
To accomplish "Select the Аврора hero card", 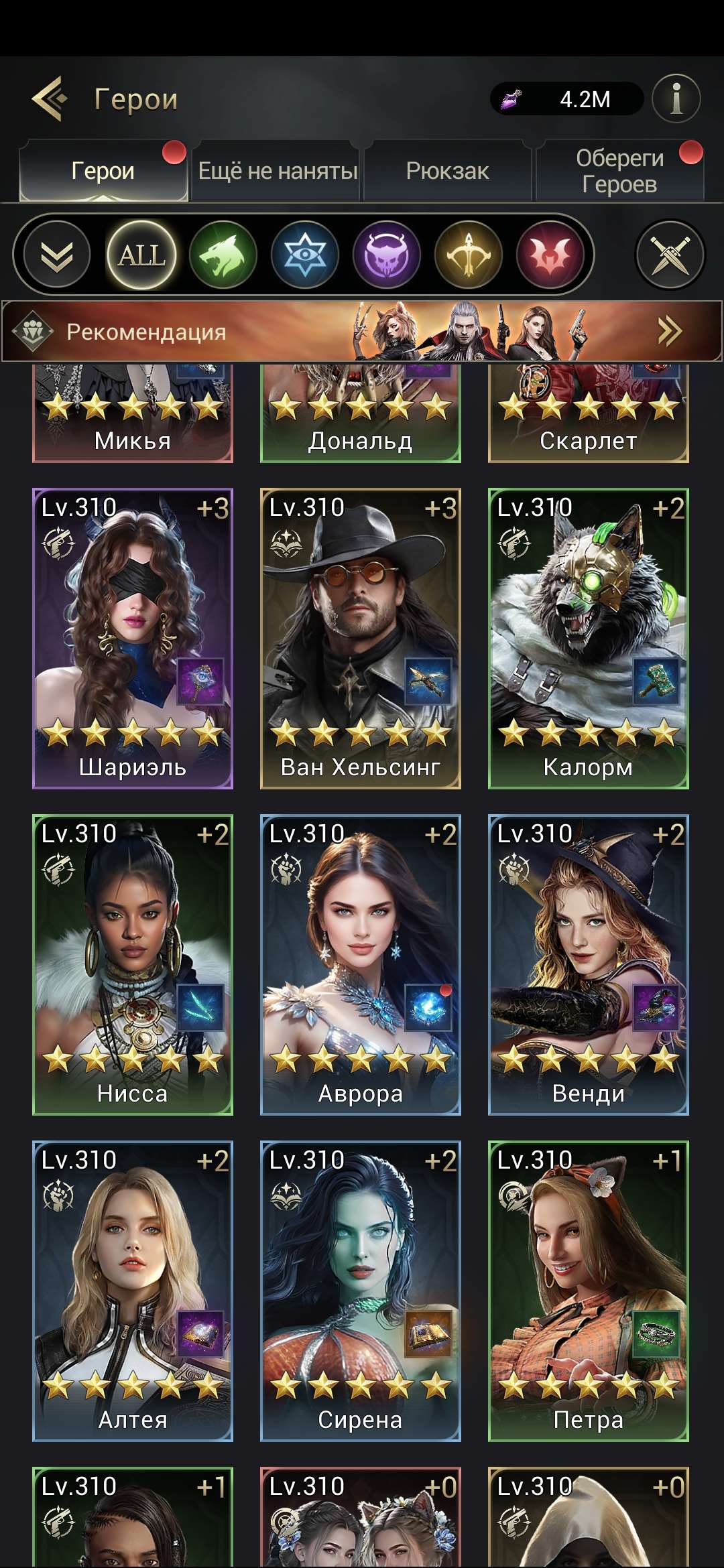I will tap(361, 965).
